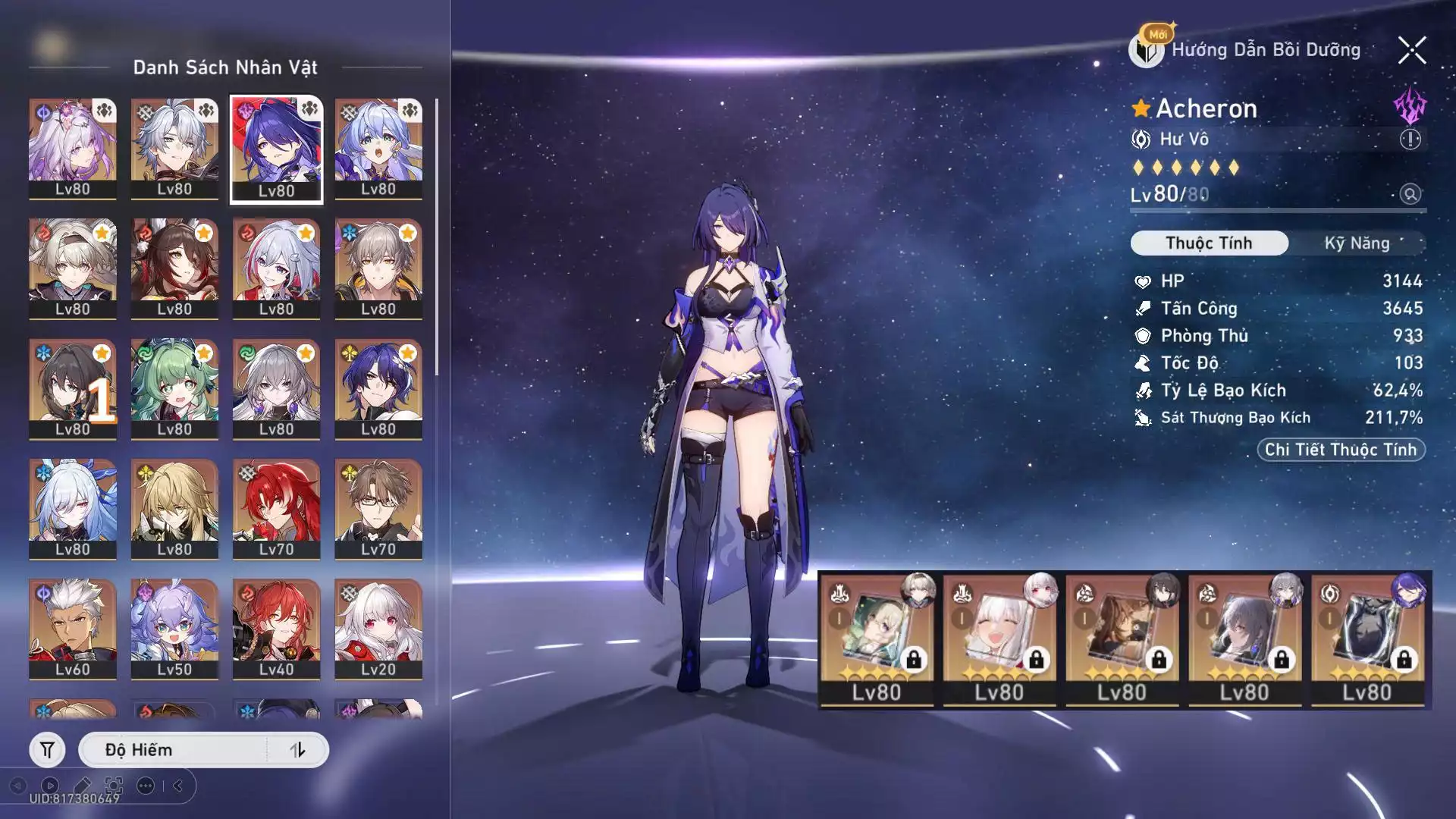The width and height of the screenshot is (1456, 819).
Task: Select the Lv50 purple-haired character portrait
Action: pyautogui.click(x=174, y=629)
